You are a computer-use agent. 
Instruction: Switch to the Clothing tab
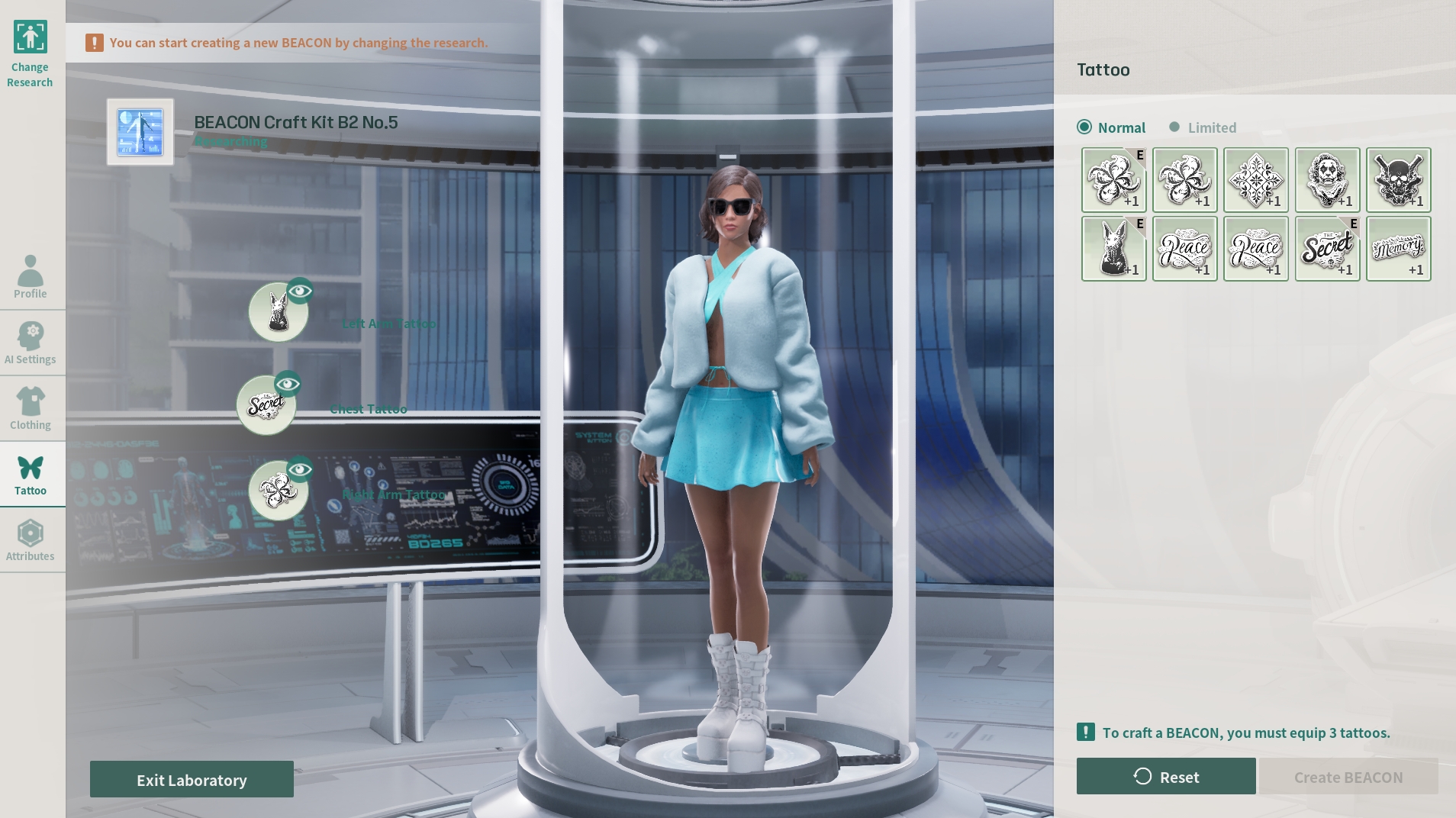pyautogui.click(x=31, y=407)
